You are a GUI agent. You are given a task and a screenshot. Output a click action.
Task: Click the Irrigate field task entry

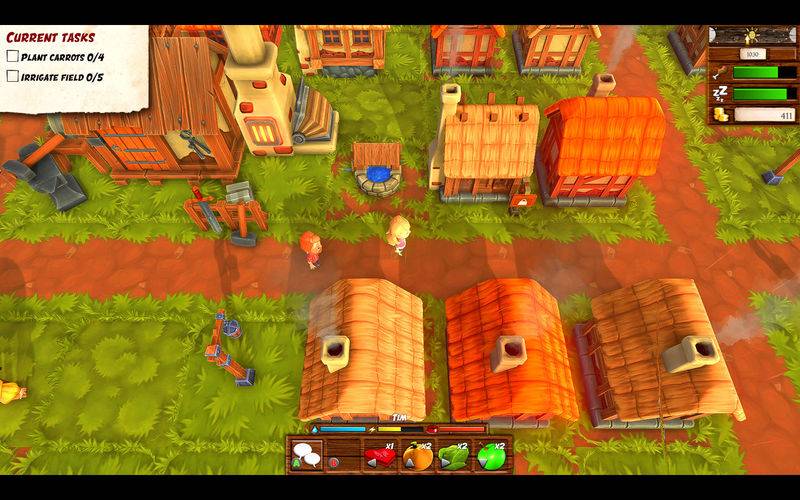coord(60,76)
